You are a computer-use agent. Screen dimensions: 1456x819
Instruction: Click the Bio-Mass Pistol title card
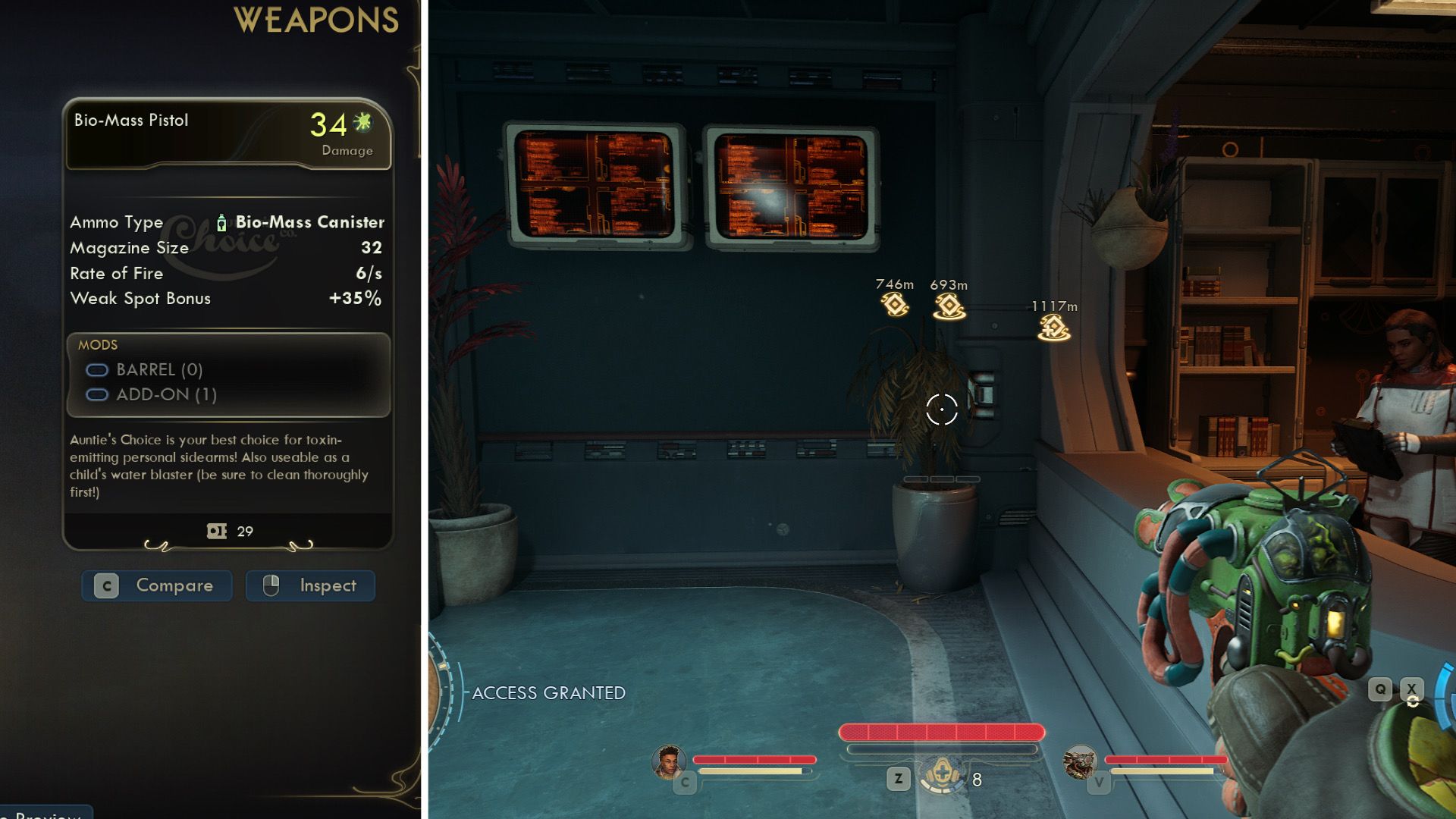click(x=227, y=134)
